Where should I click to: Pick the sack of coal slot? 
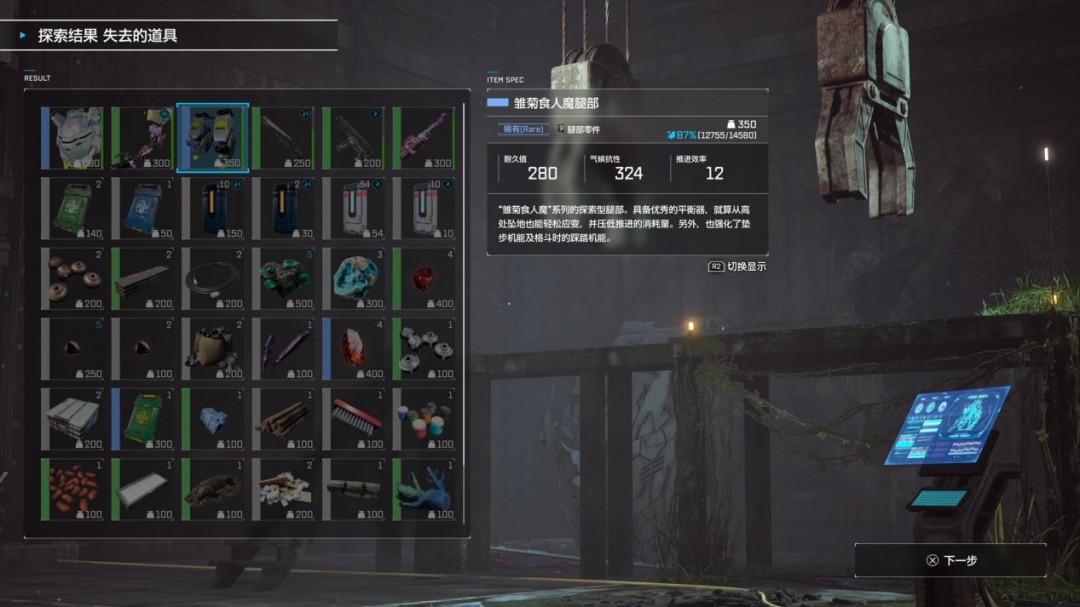tap(212, 348)
